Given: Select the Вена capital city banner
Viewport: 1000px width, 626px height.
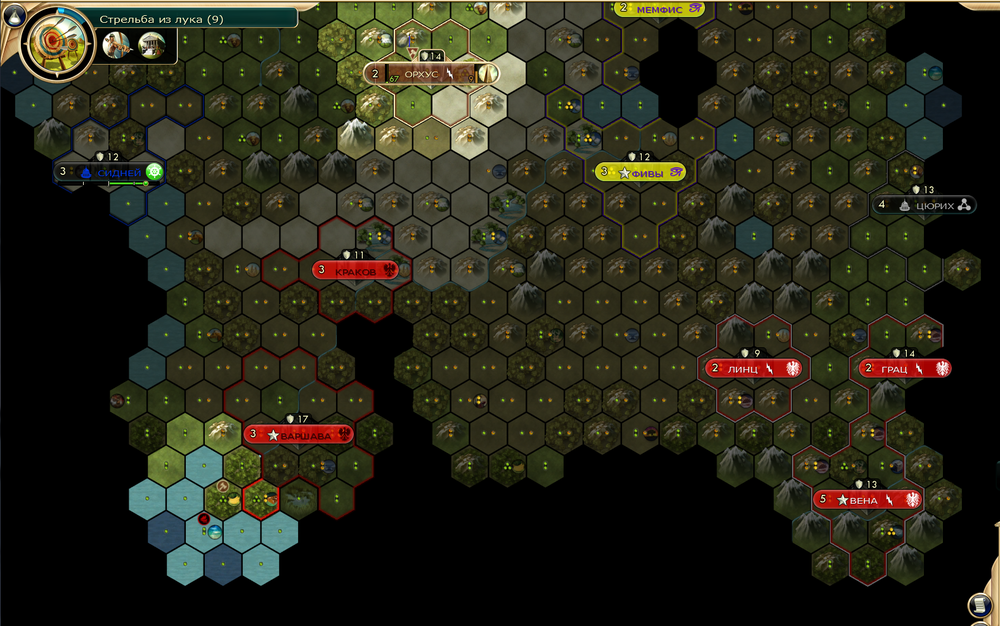Looking at the screenshot, I should tap(866, 499).
